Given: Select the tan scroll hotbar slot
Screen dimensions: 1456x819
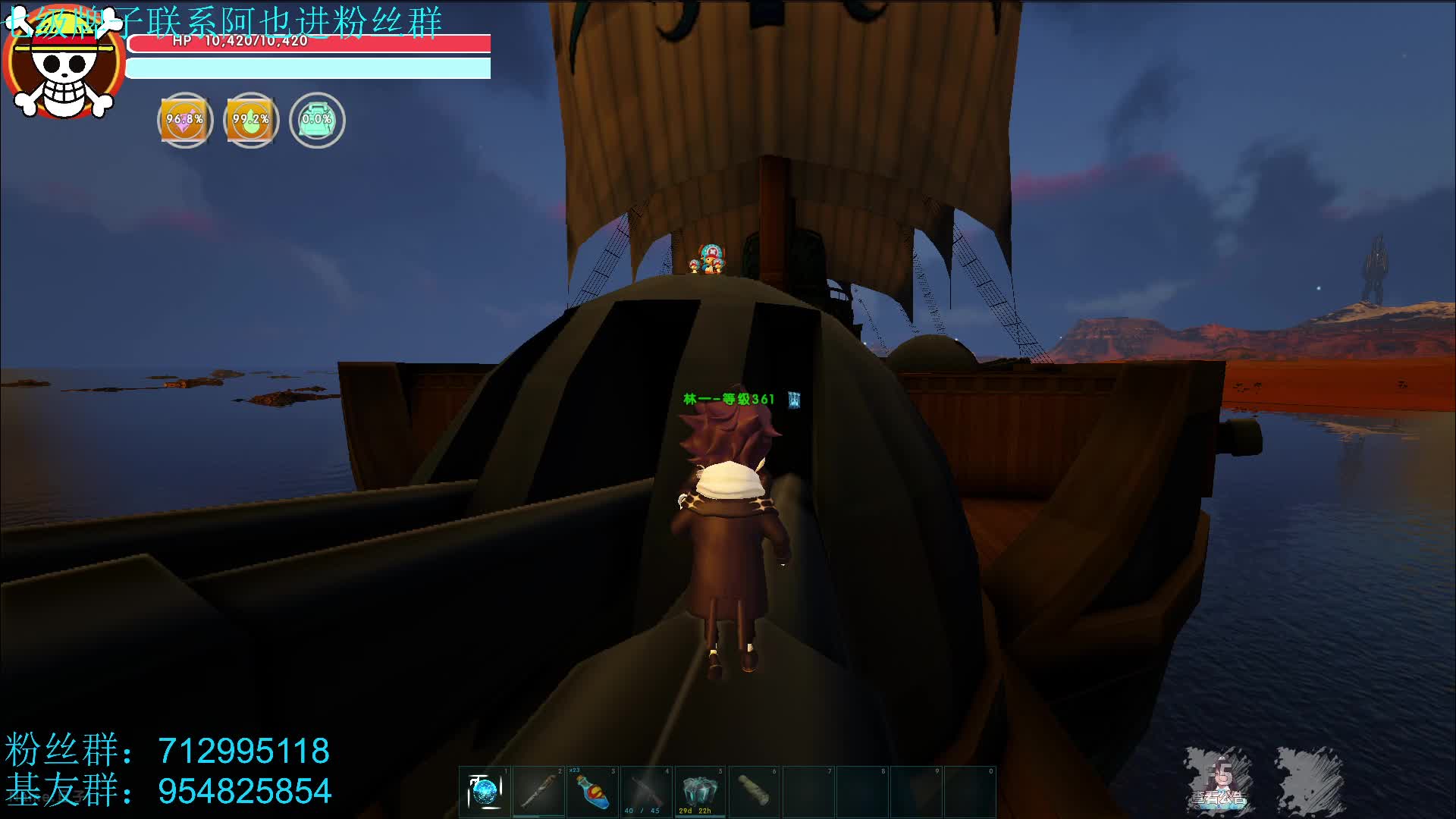Looking at the screenshot, I should coord(753,792).
